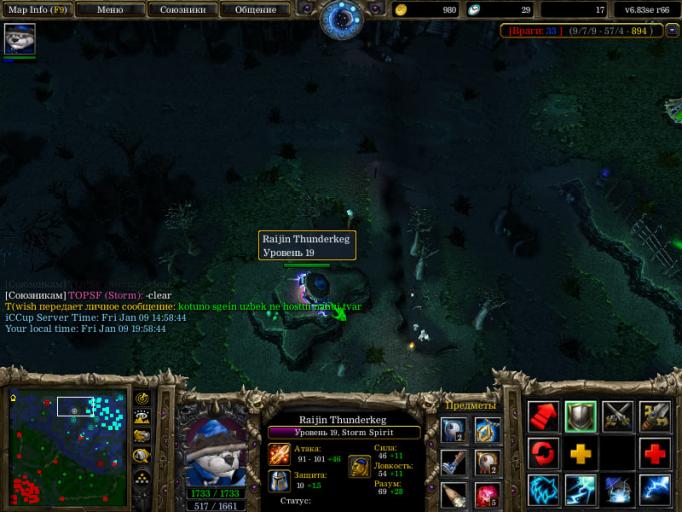Click the minimap
682x512 pixels.
(x=68, y=447)
